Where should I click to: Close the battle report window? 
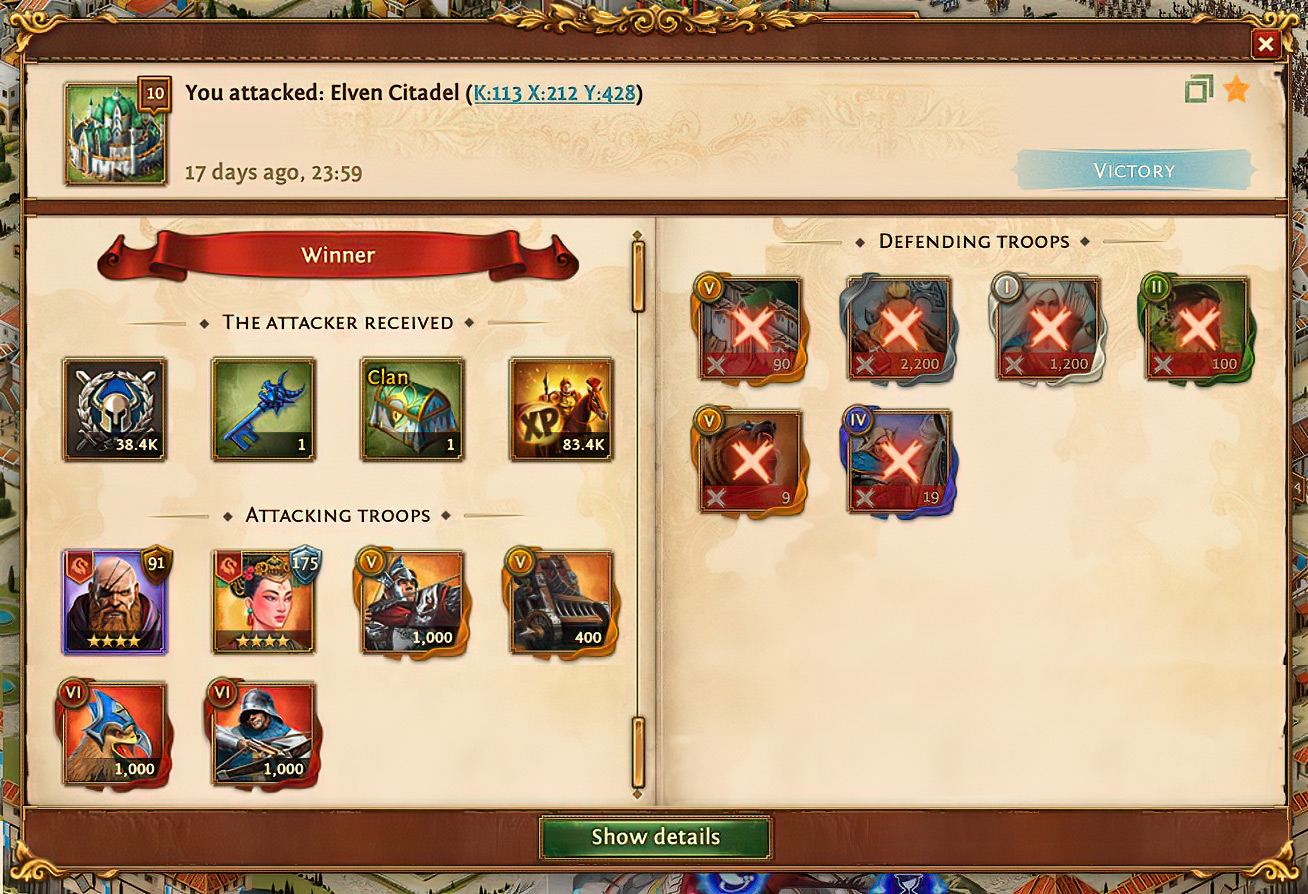pos(1266,44)
